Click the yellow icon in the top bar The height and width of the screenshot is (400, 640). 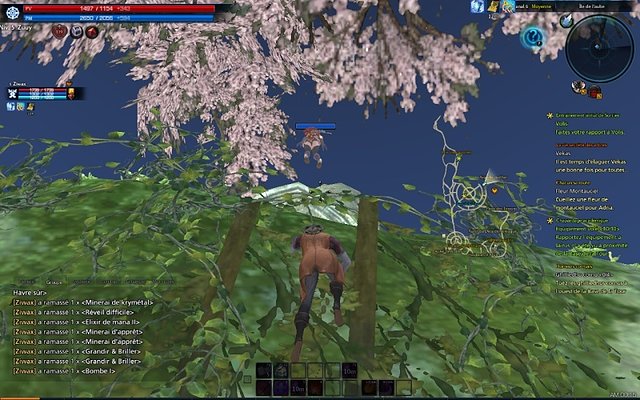tap(494, 7)
